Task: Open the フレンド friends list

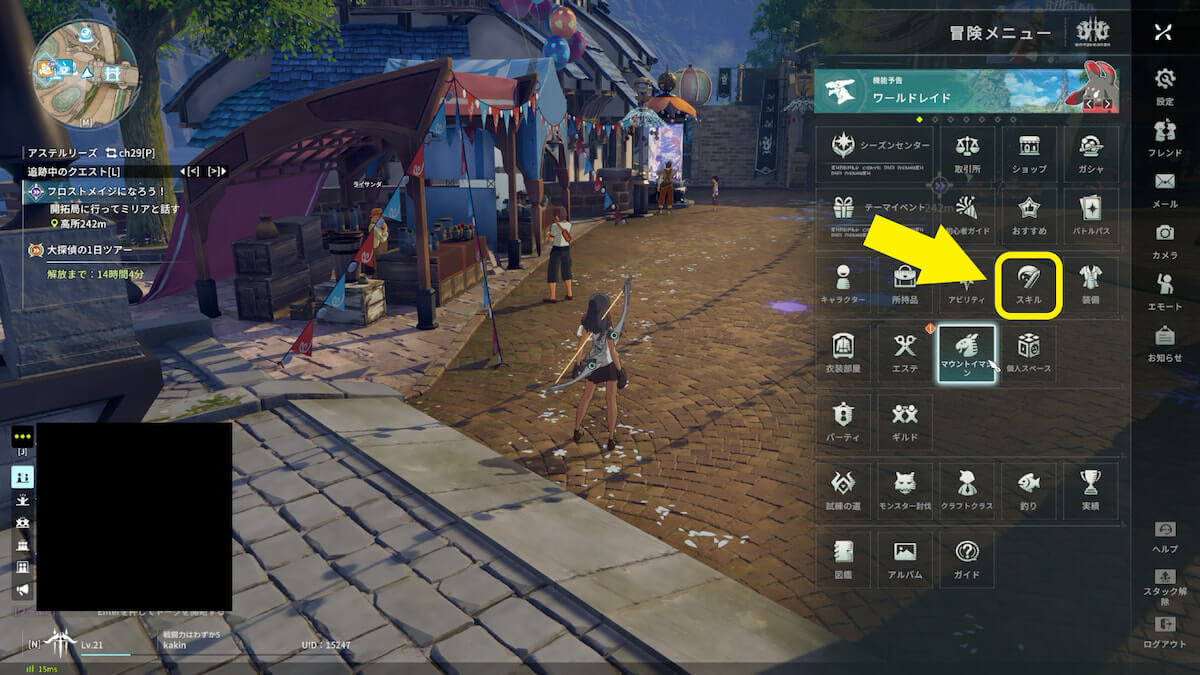Action: pyautogui.click(x=1165, y=138)
